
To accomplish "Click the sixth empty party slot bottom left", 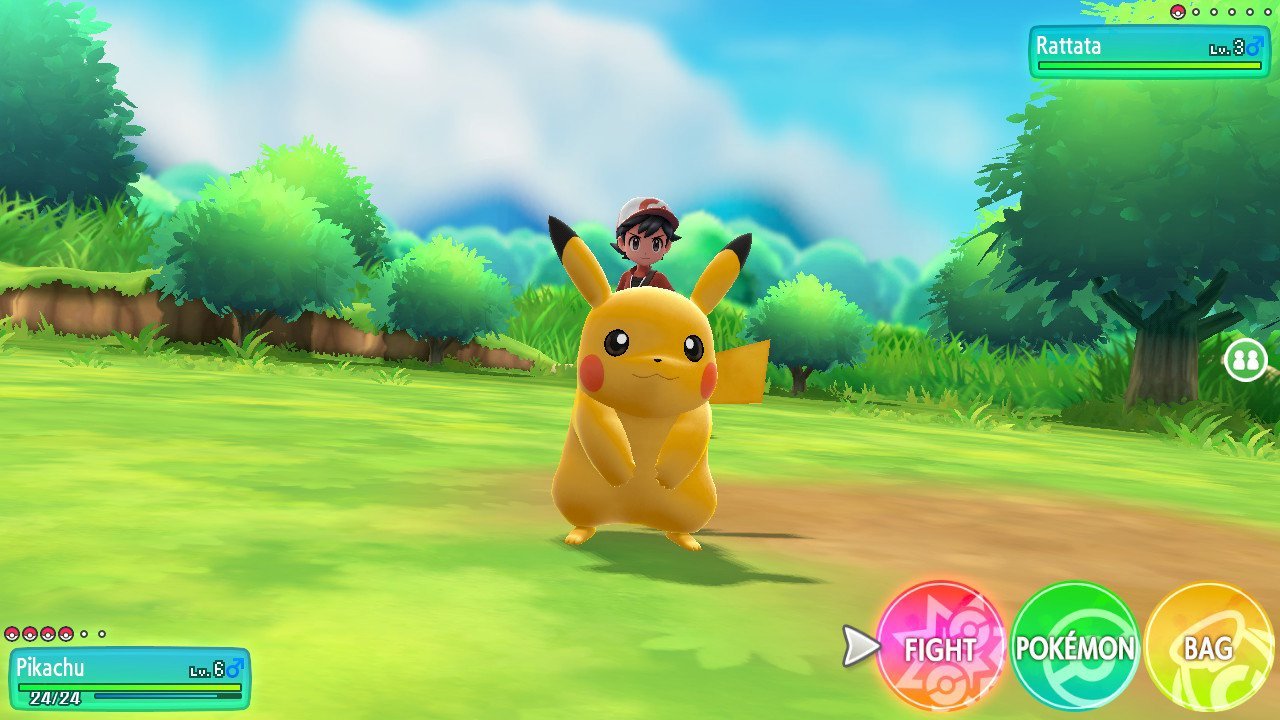I will tap(101, 634).
